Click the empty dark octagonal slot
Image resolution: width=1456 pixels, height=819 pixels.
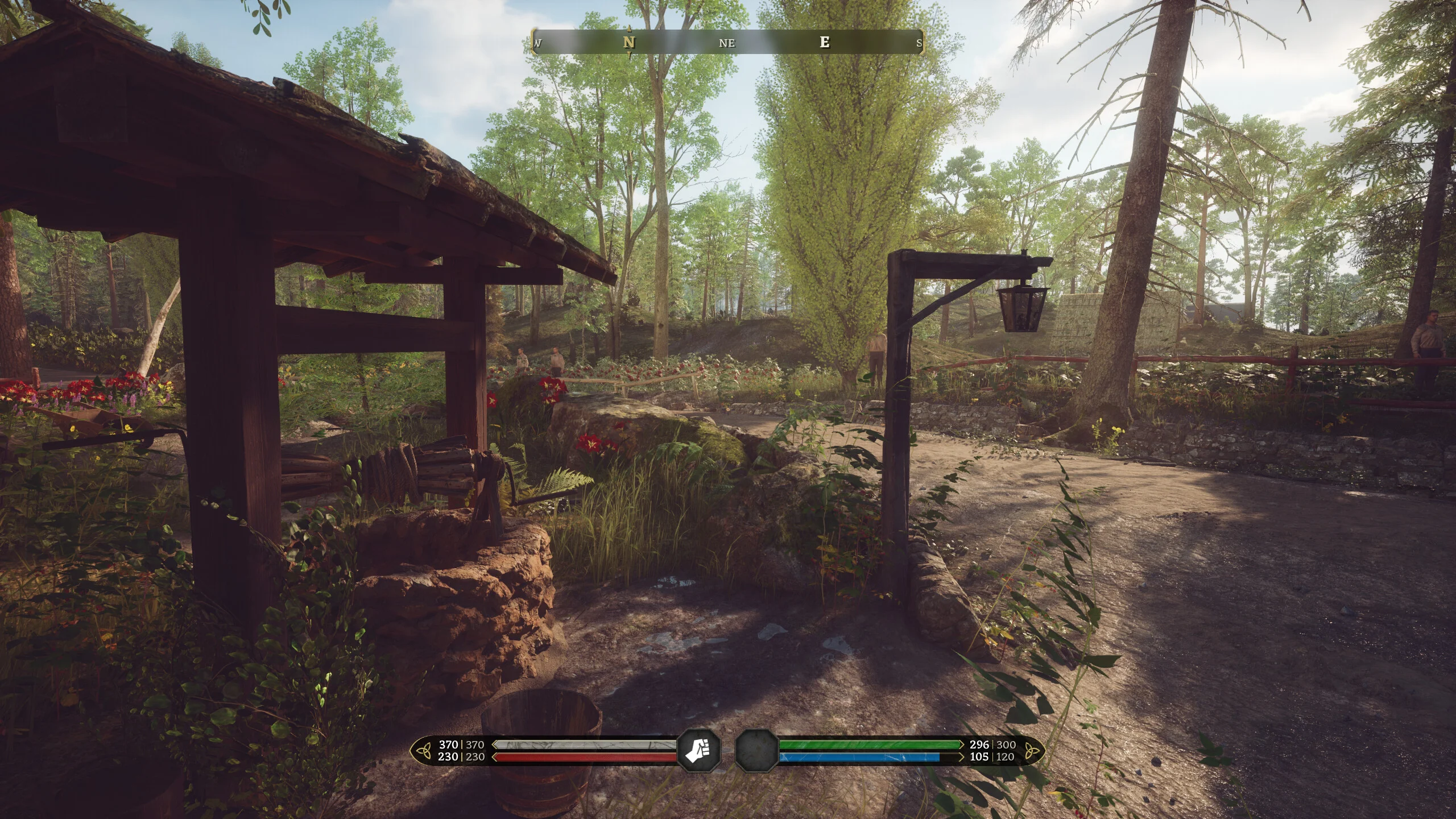[756, 750]
